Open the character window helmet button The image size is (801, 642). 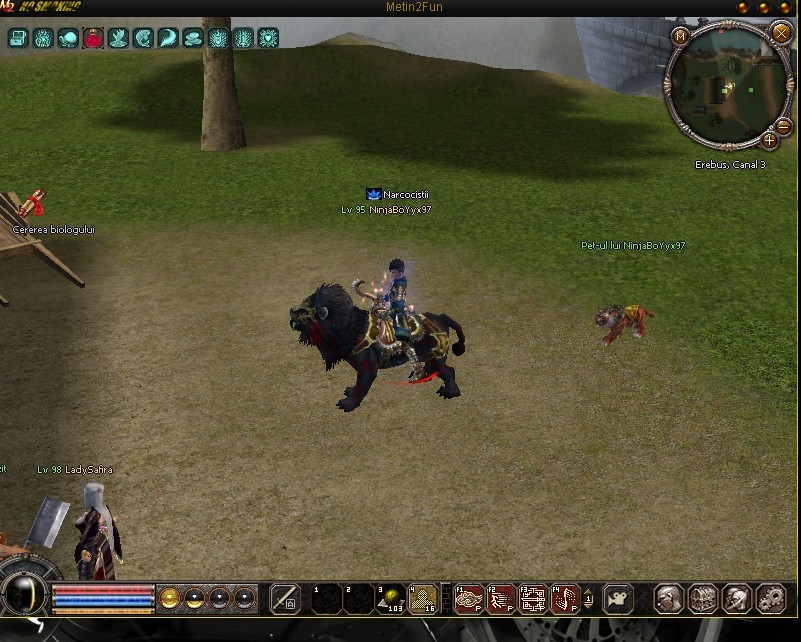pyautogui.click(x=669, y=599)
